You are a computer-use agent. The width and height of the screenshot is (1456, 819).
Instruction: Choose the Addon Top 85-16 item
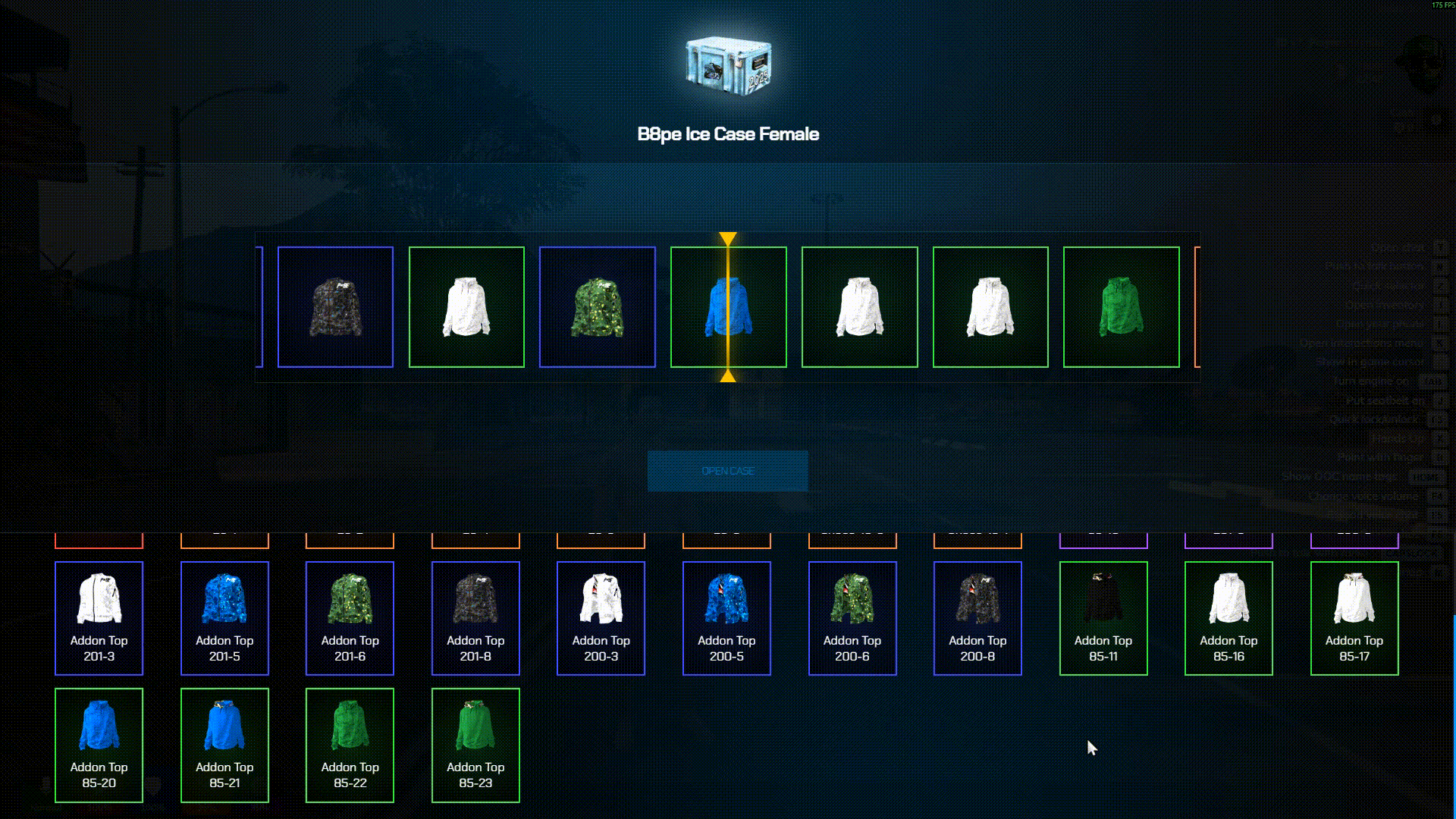click(x=1228, y=618)
